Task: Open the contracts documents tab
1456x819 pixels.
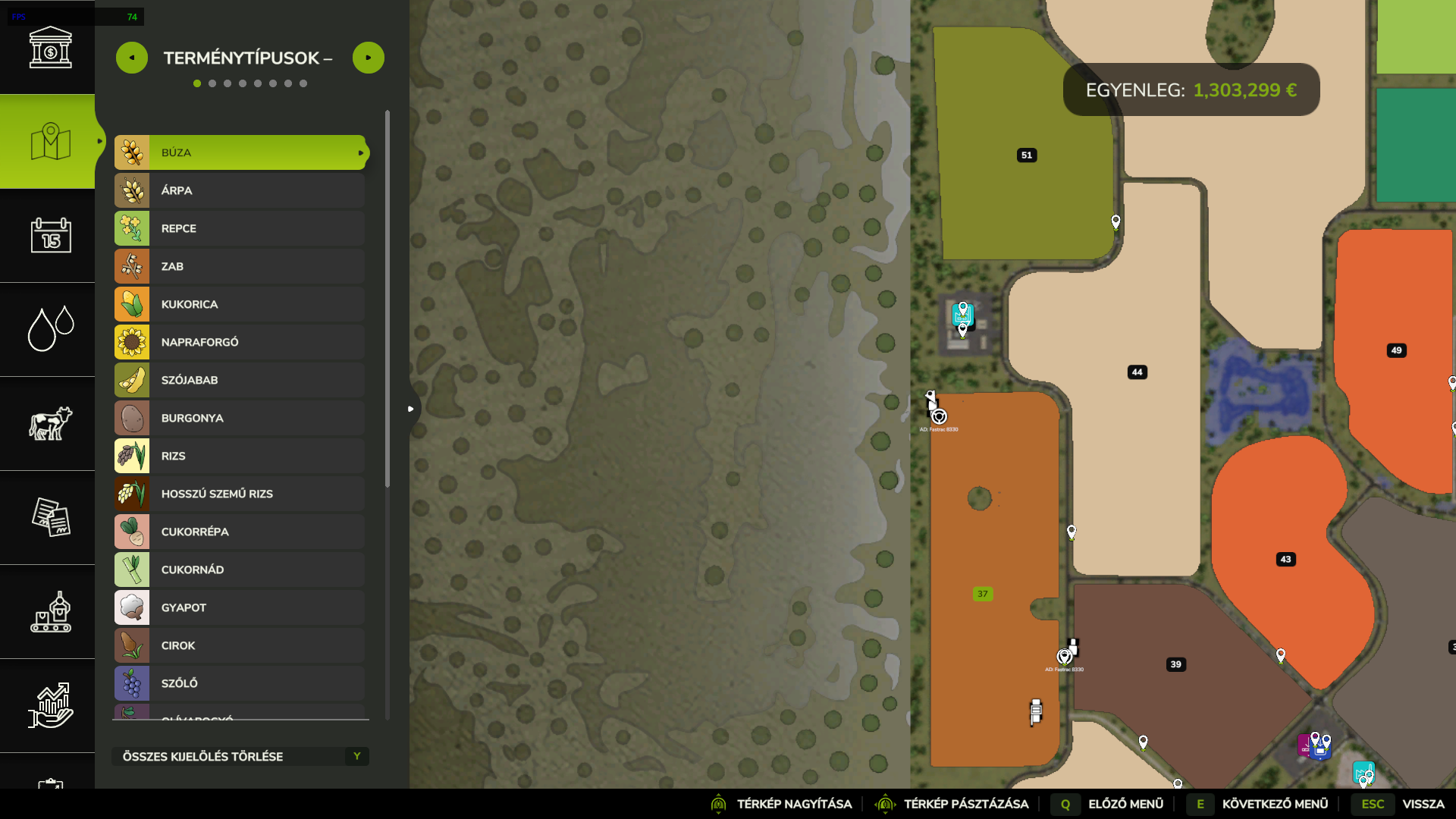Action: (x=50, y=517)
